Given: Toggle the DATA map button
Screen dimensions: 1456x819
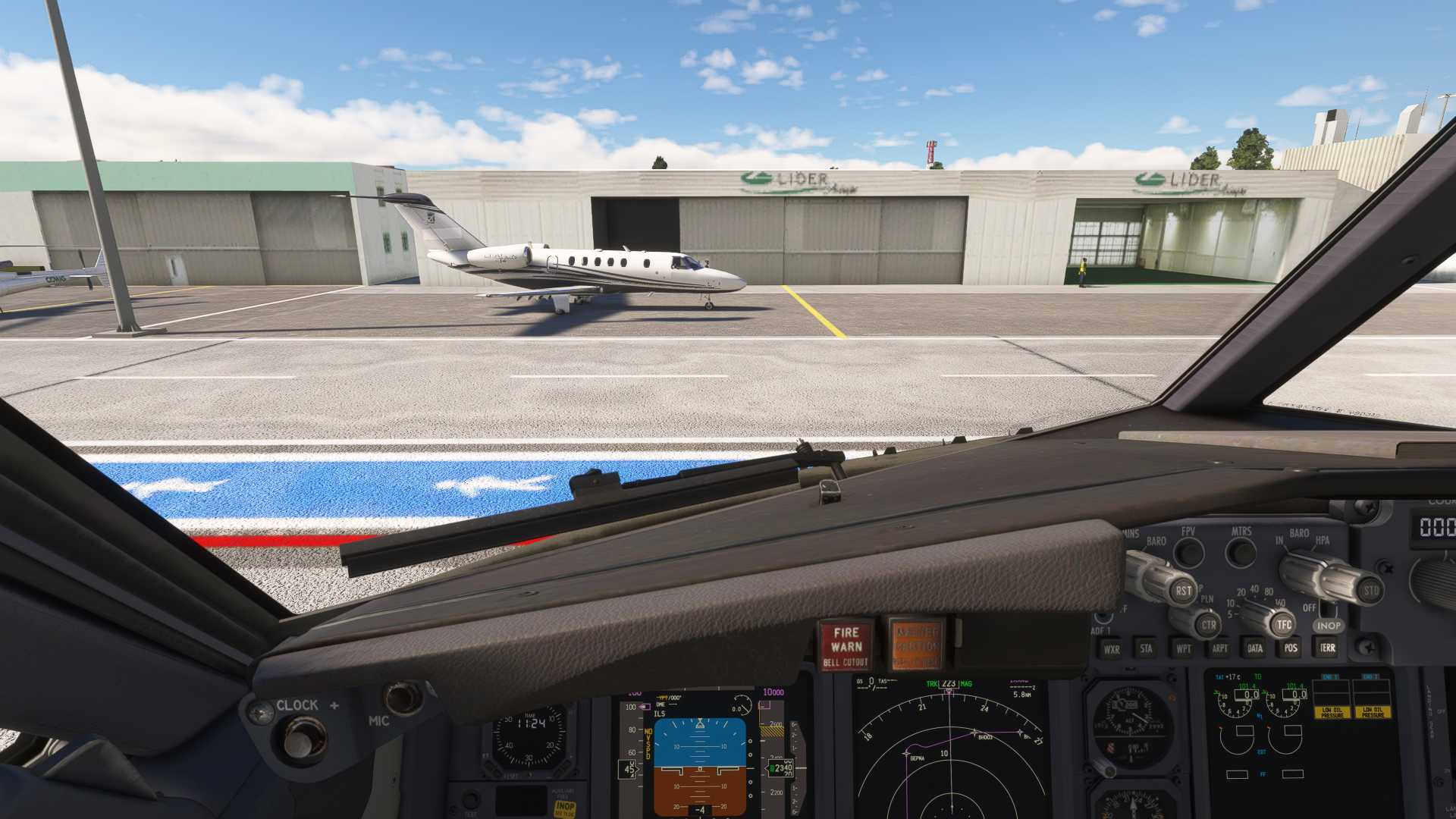Looking at the screenshot, I should (1255, 648).
